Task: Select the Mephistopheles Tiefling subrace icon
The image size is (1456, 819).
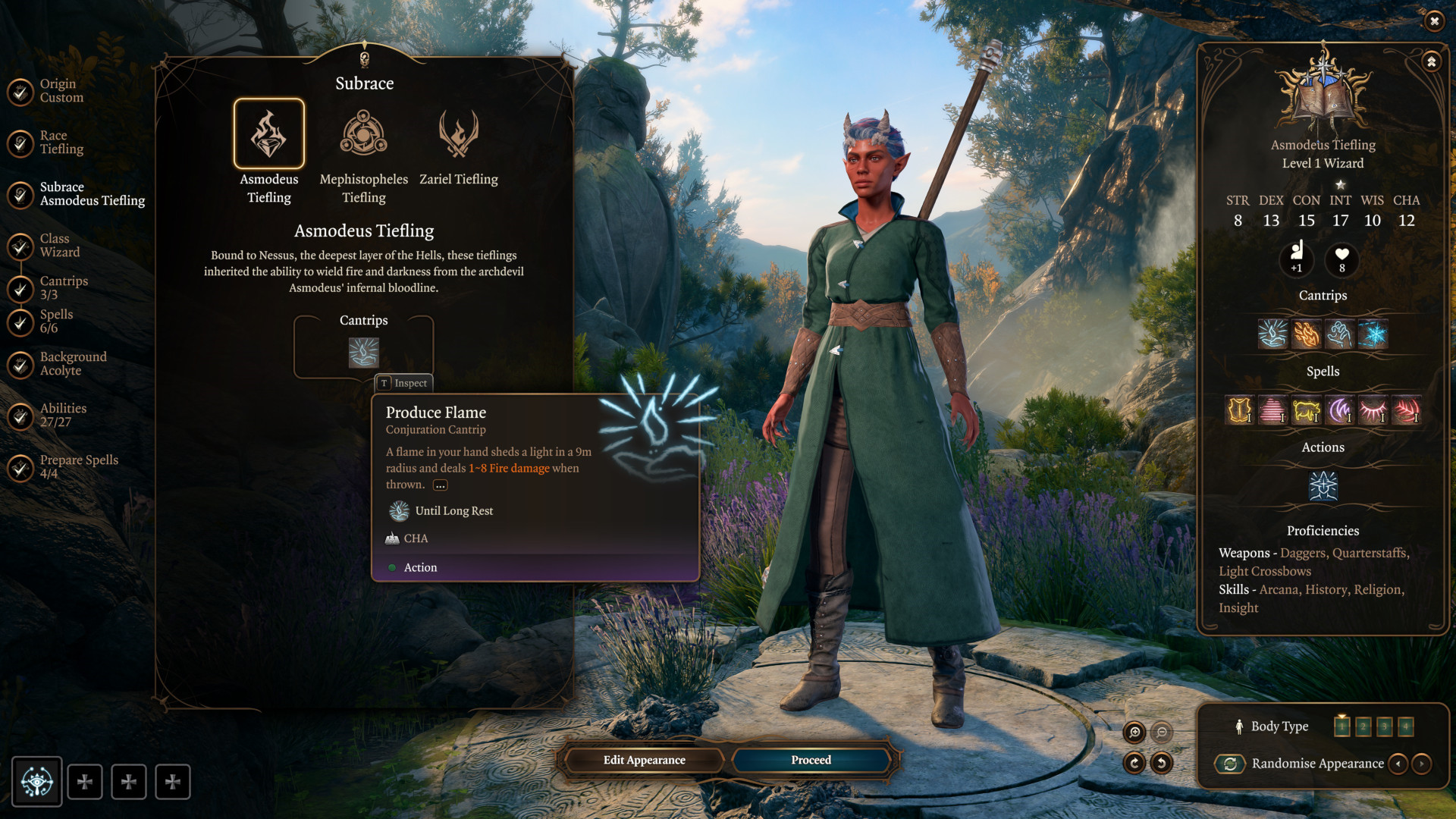Action: [x=363, y=134]
